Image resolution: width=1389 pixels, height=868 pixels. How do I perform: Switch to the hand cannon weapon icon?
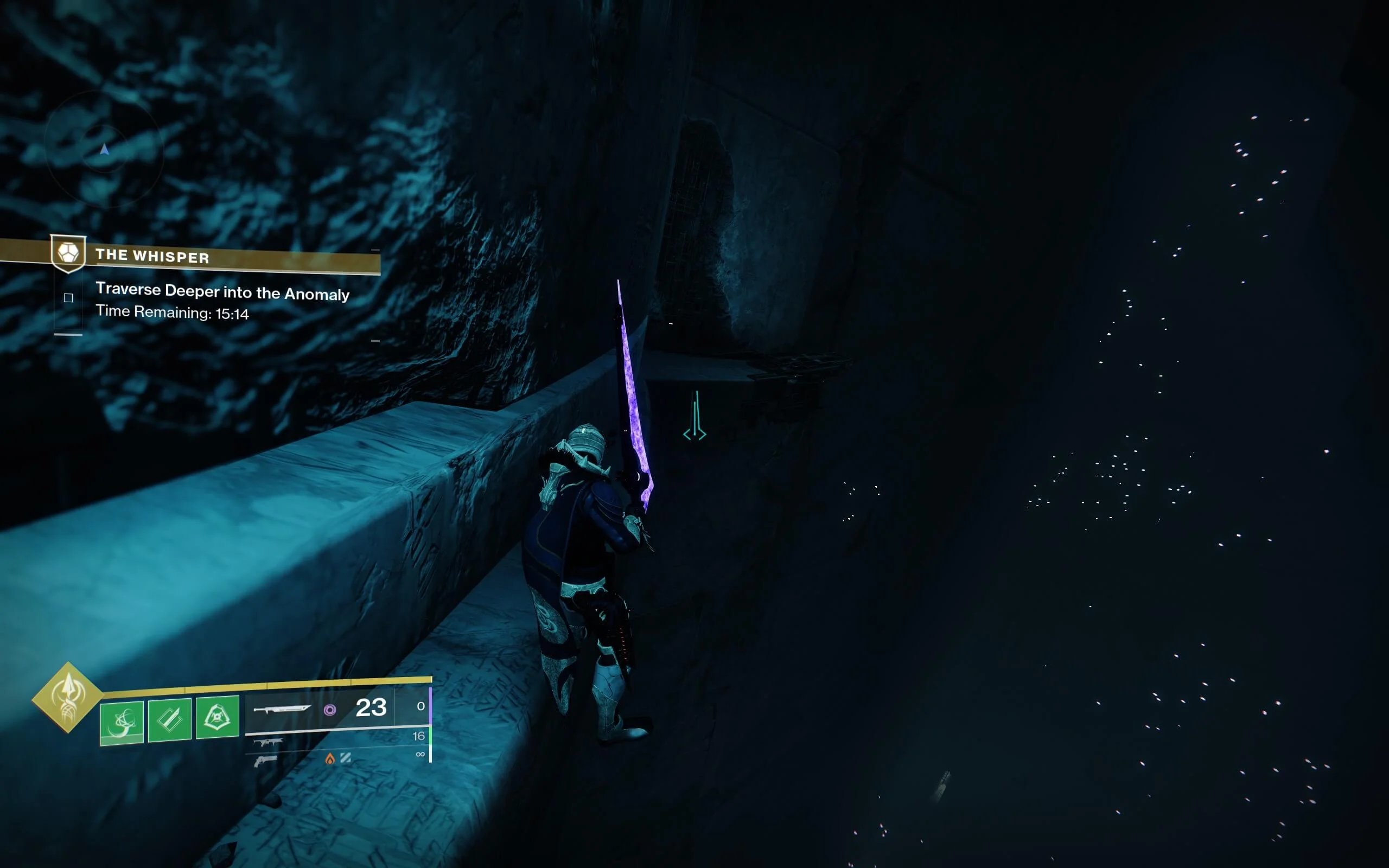(265, 761)
